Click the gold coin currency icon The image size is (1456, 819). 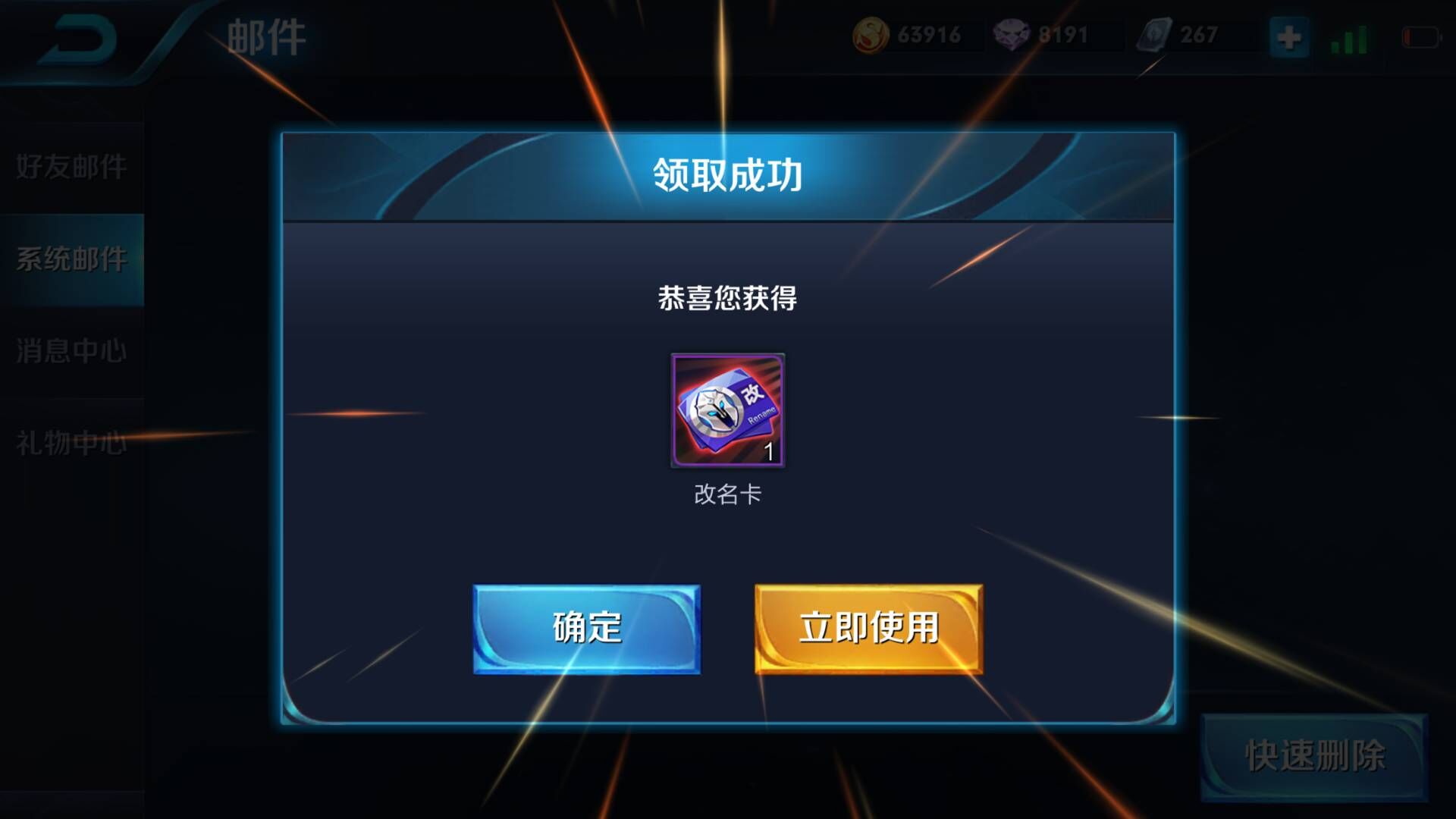[868, 33]
